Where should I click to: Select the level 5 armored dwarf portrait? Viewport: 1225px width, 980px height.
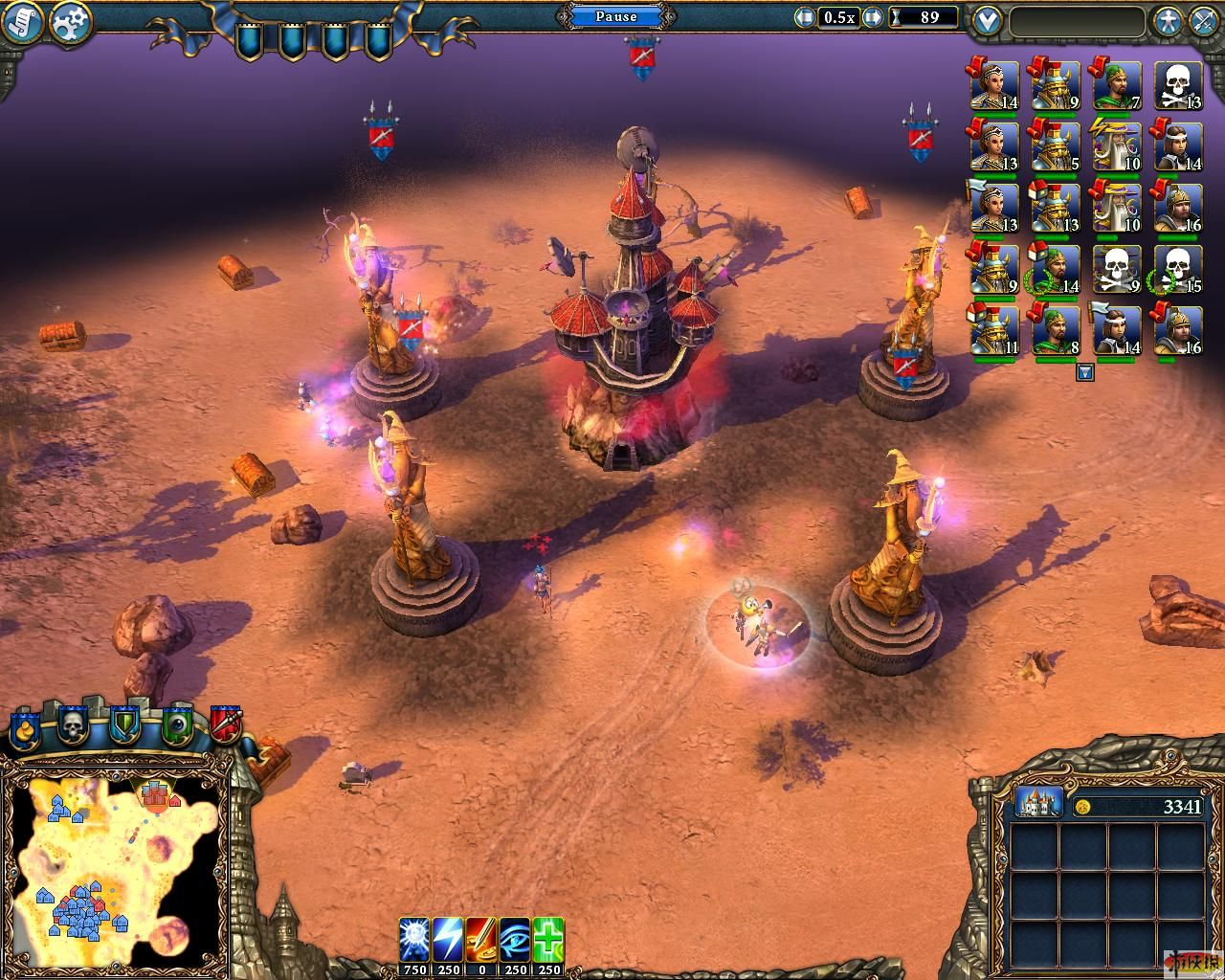pyautogui.click(x=1056, y=146)
